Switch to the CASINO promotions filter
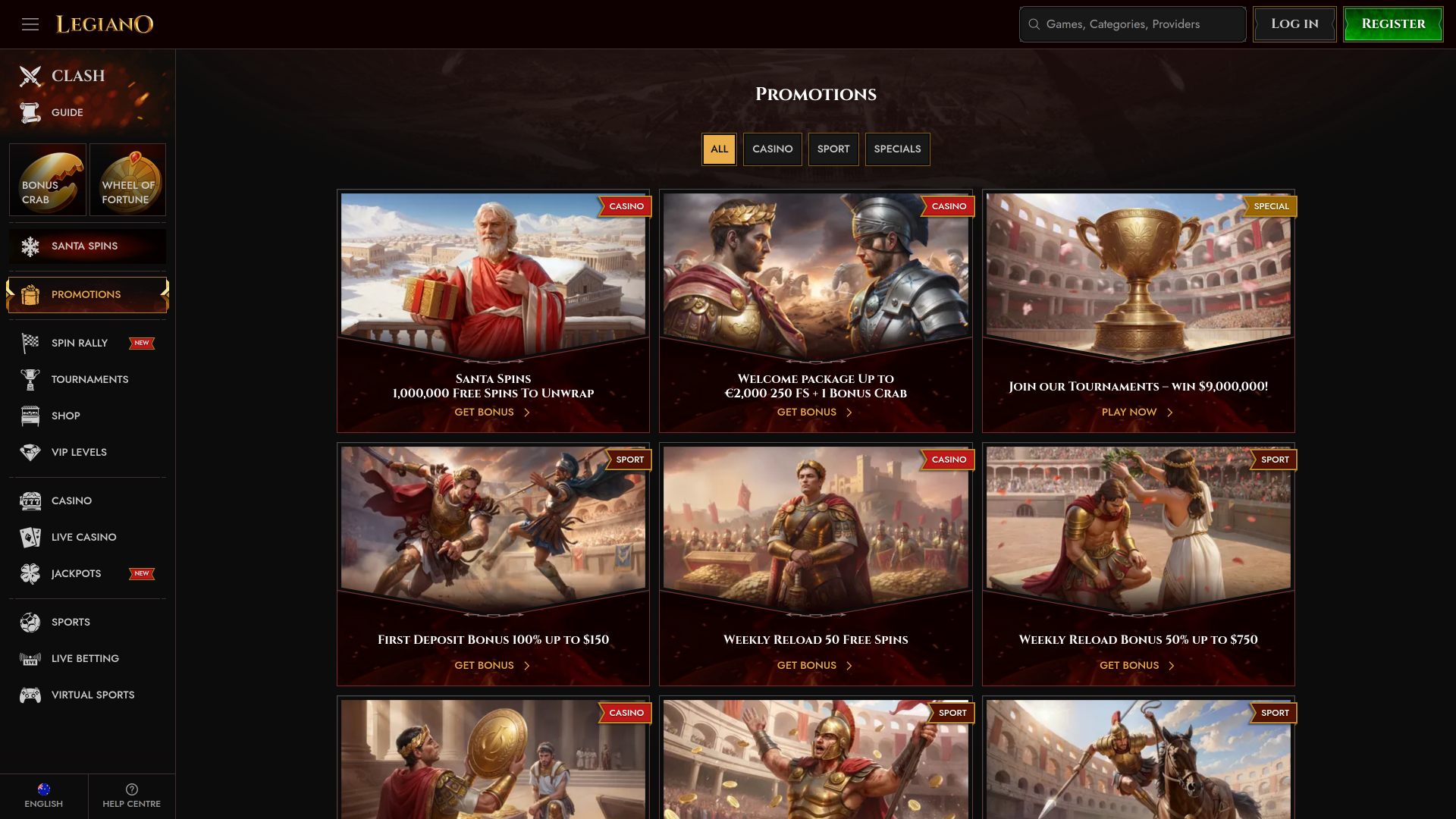 772,149
